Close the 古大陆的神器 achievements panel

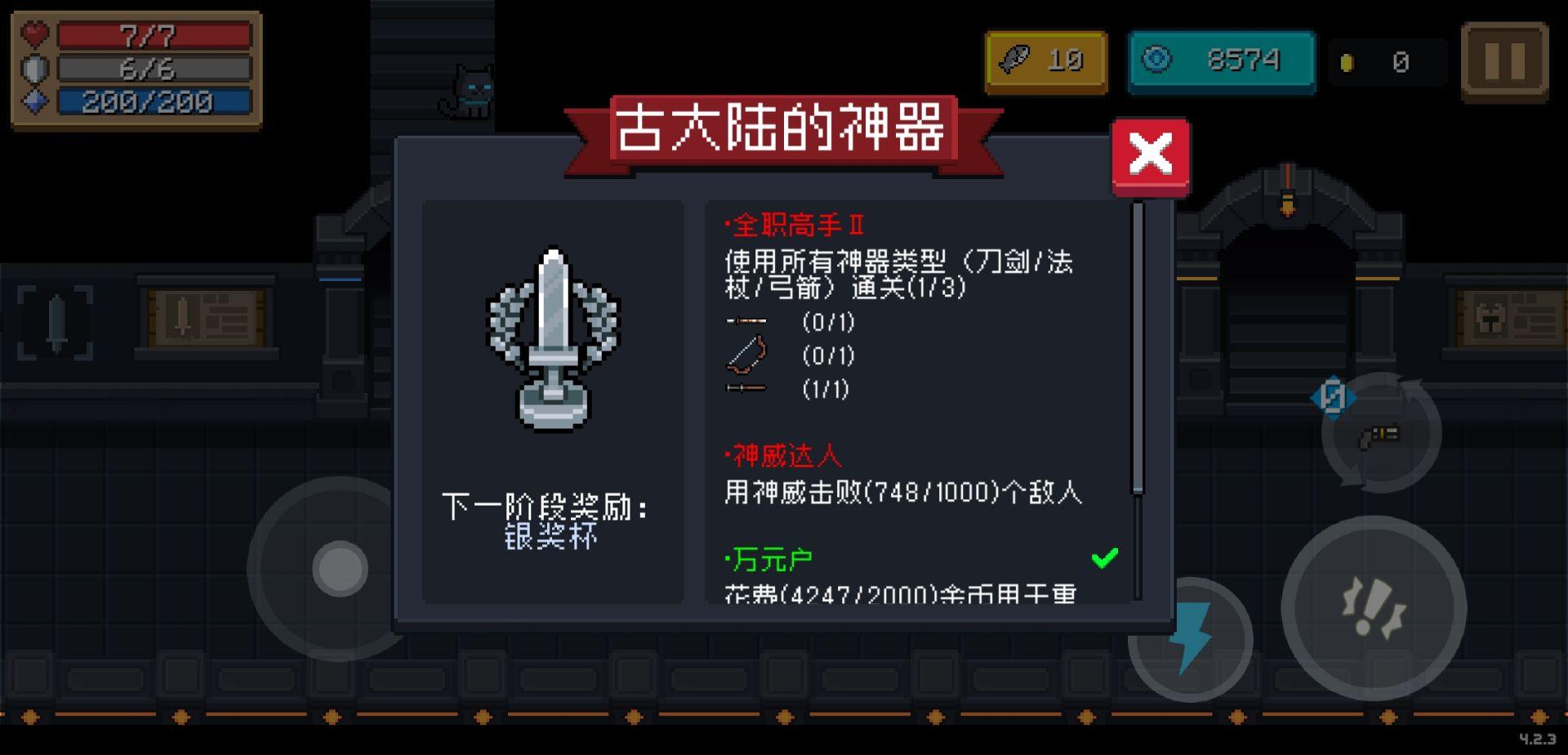click(1150, 154)
